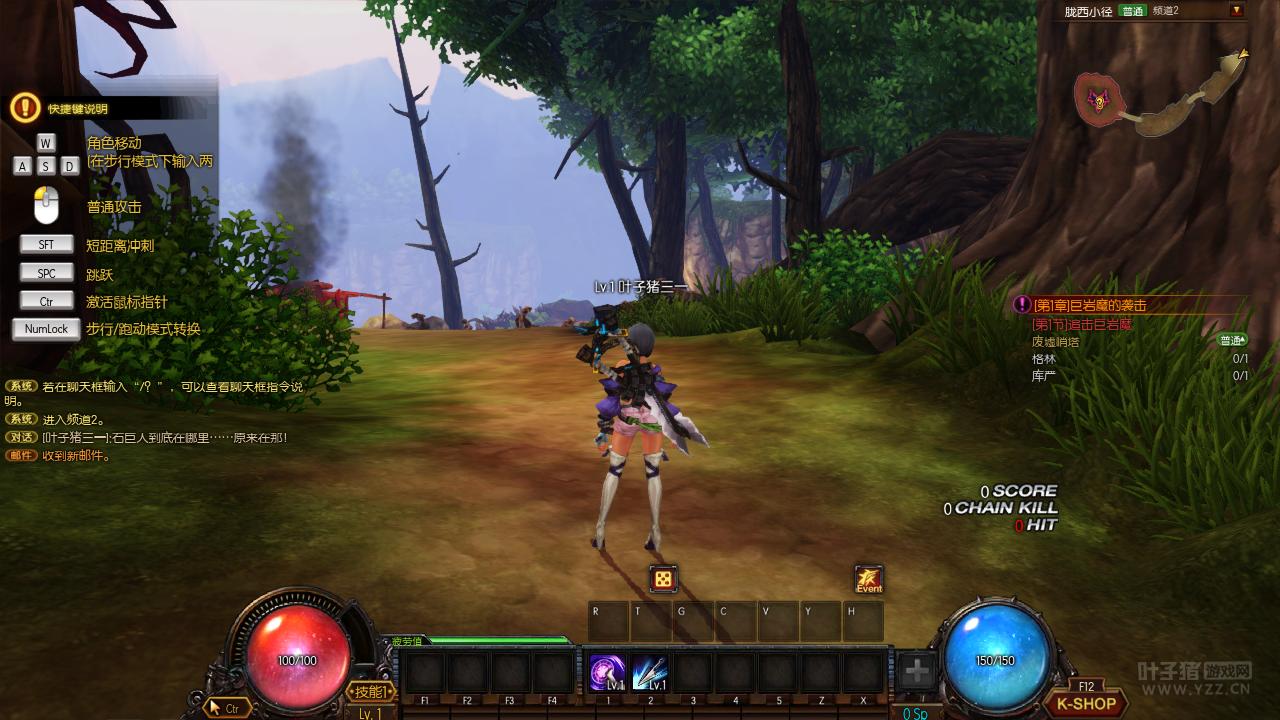The width and height of the screenshot is (1280, 720).
Task: Click the red dice icon
Action: (663, 579)
